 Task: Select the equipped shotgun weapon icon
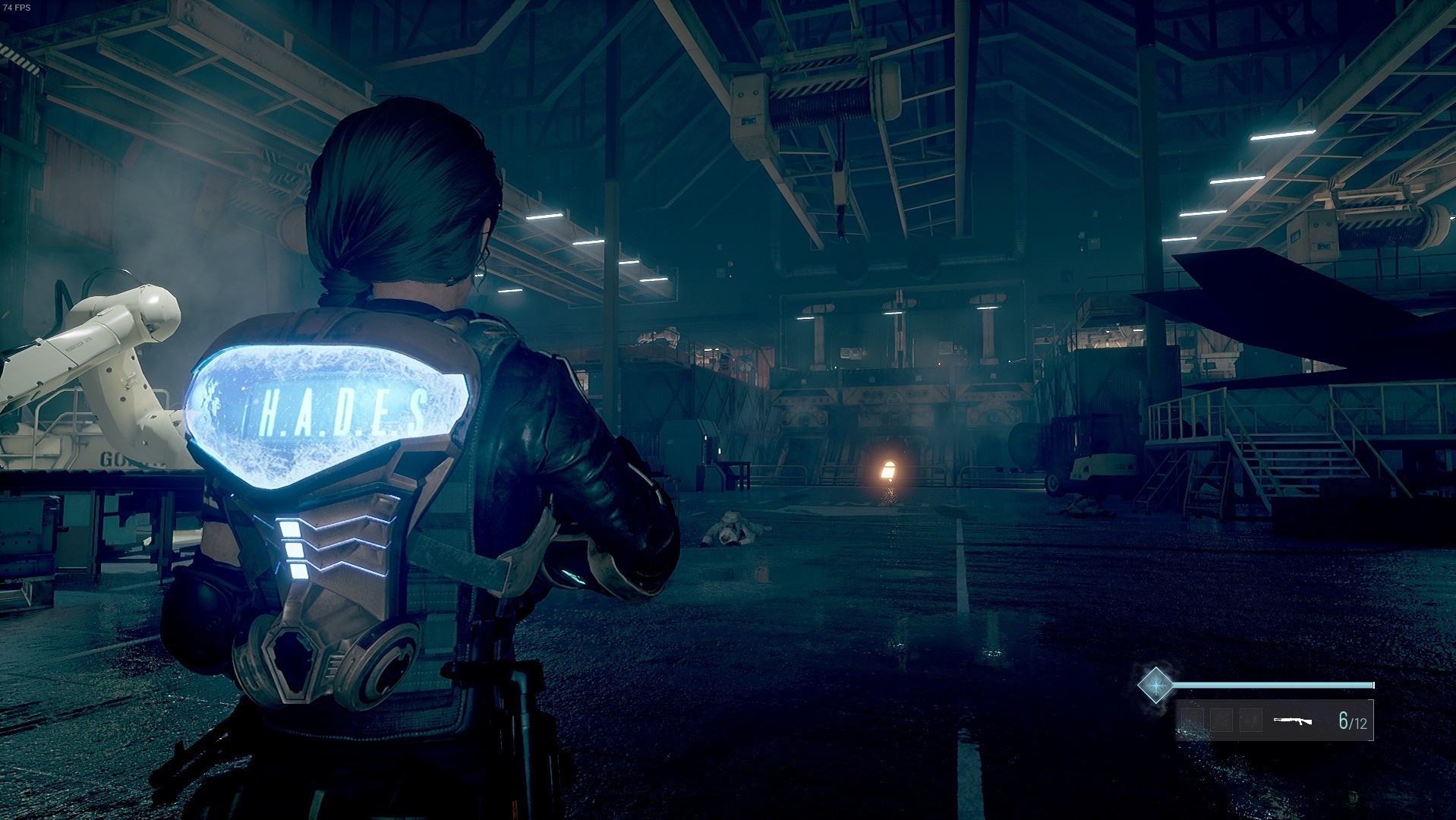(1292, 721)
